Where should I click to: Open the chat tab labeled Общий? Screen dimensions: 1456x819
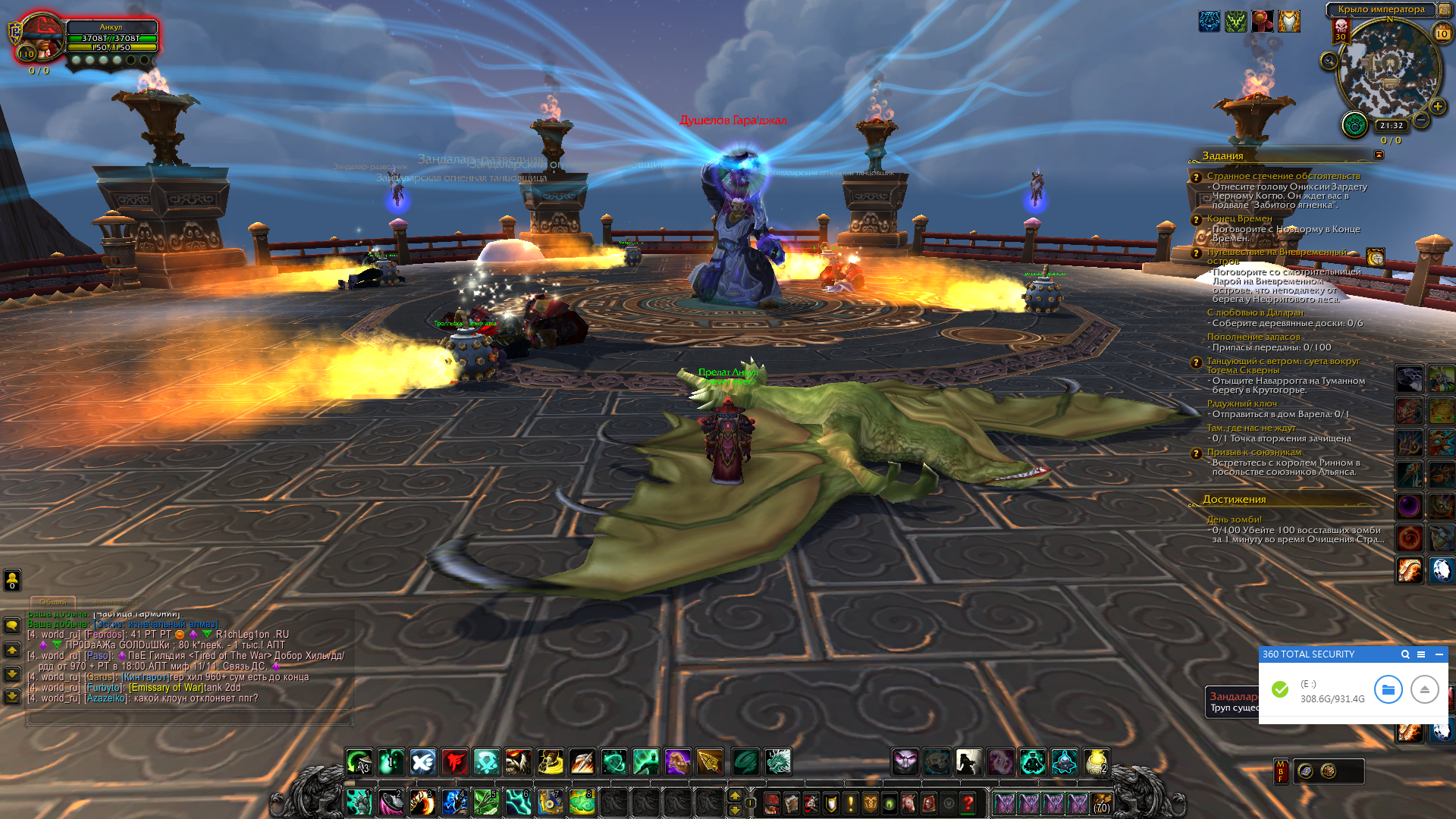53,602
